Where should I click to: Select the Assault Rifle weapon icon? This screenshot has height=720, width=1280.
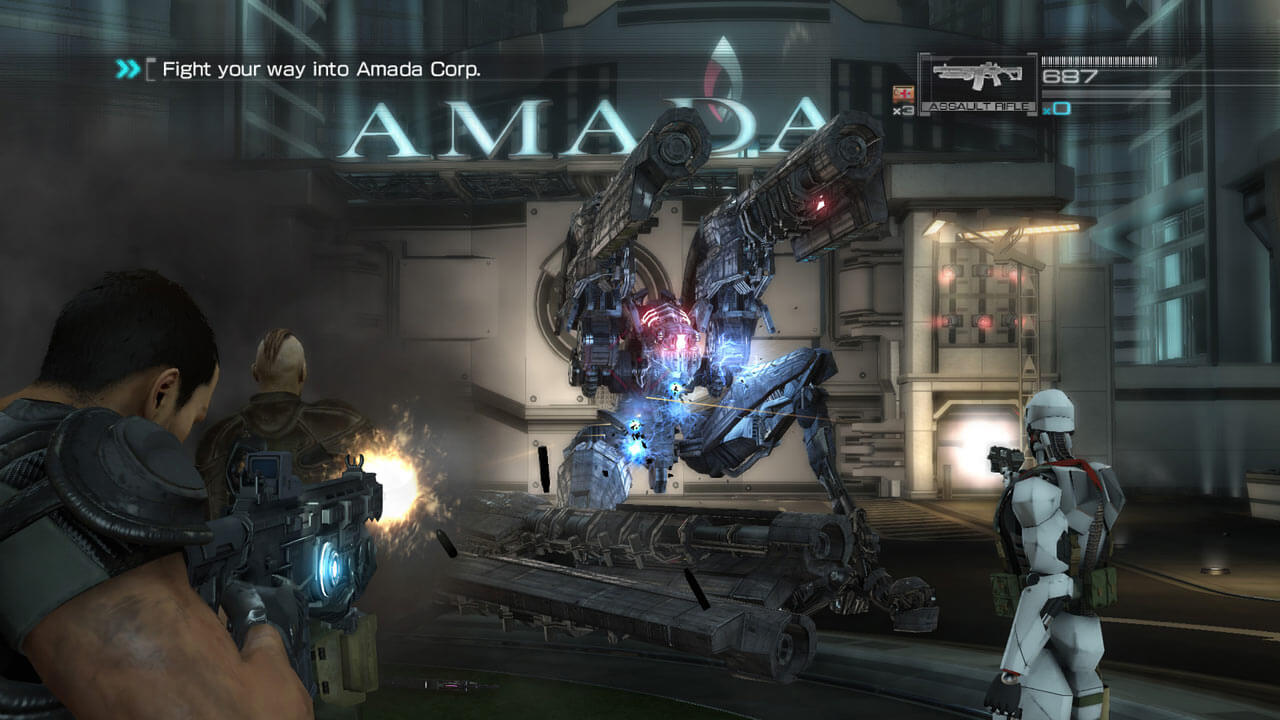[977, 79]
